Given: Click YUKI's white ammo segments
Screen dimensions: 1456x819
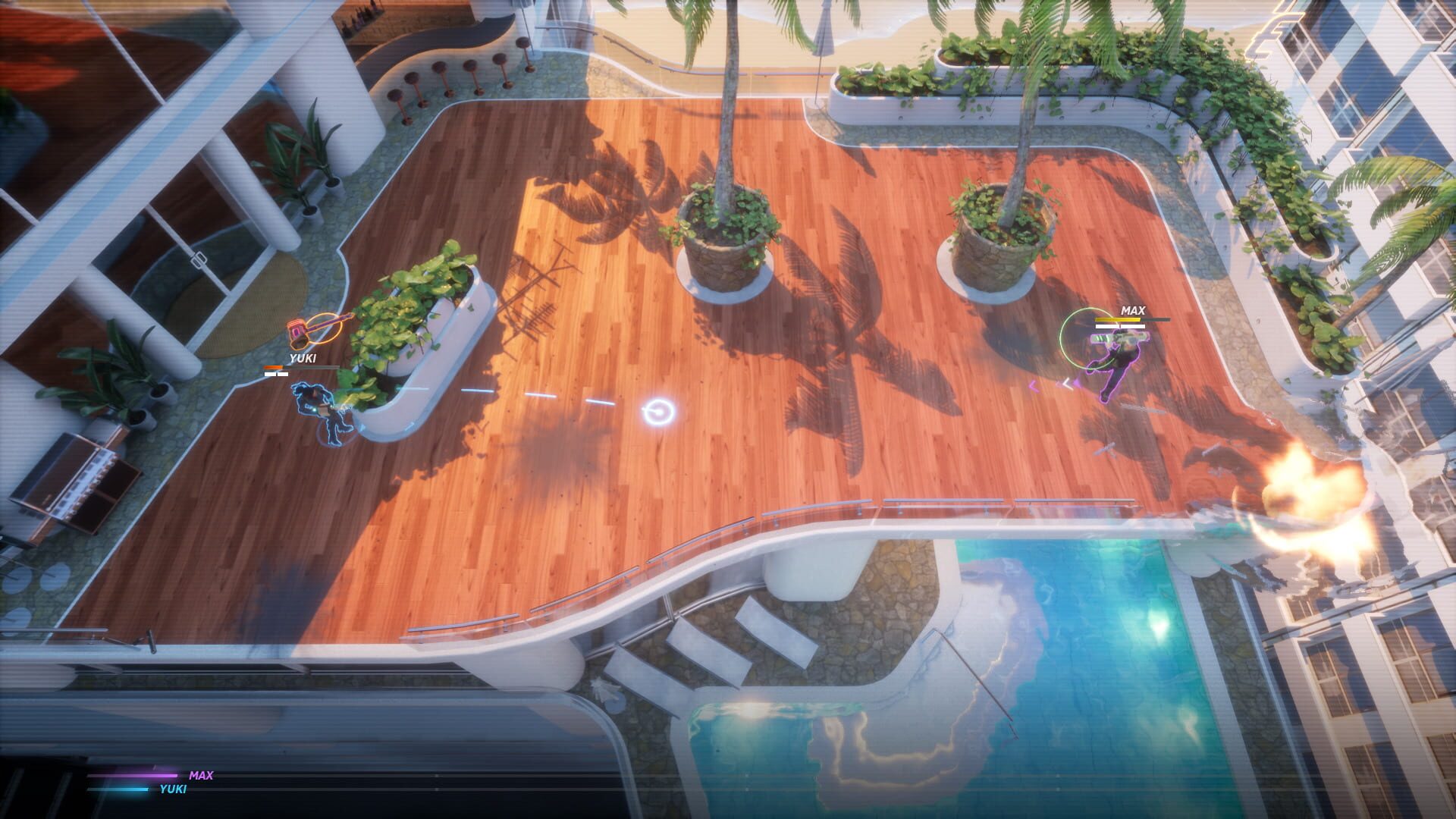Looking at the screenshot, I should [x=275, y=375].
